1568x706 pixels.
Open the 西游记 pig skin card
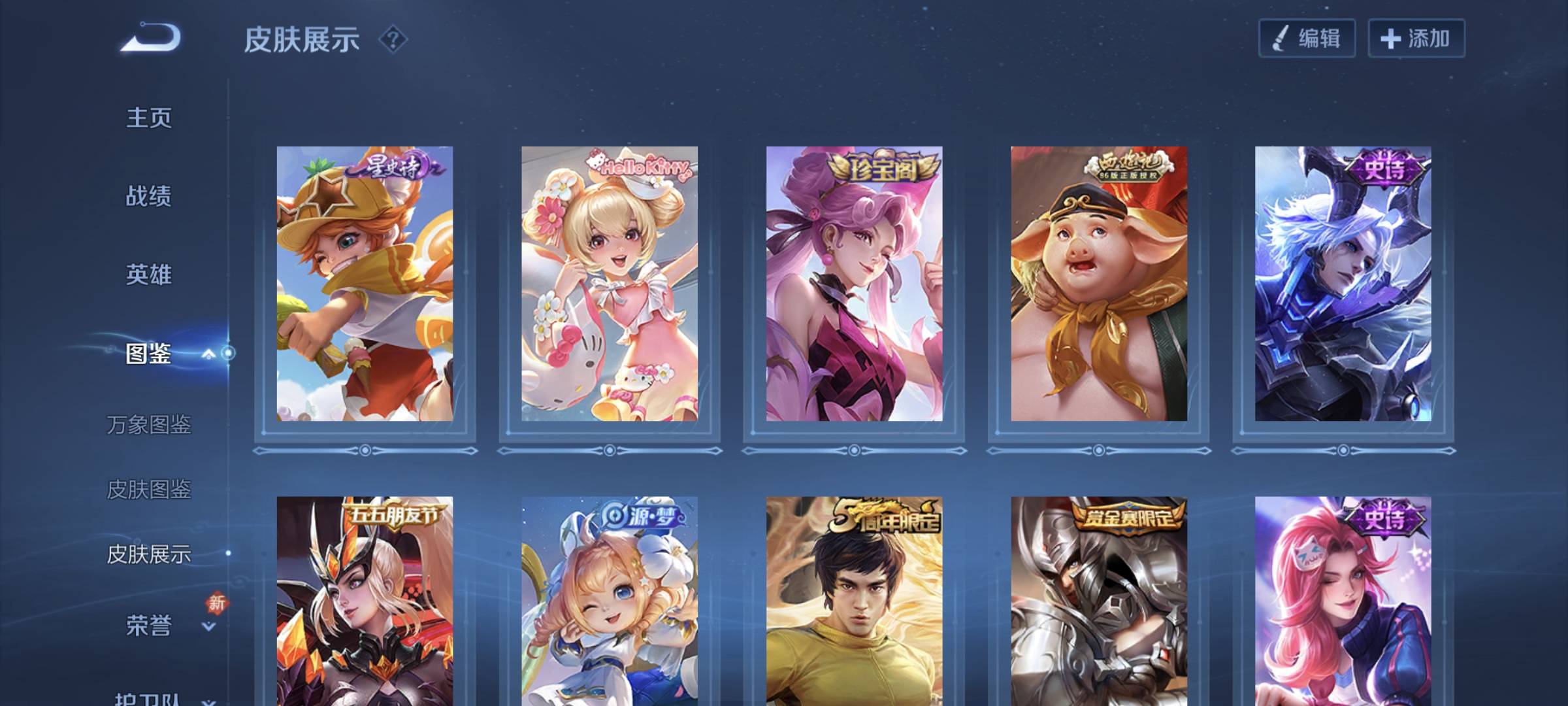1099,284
